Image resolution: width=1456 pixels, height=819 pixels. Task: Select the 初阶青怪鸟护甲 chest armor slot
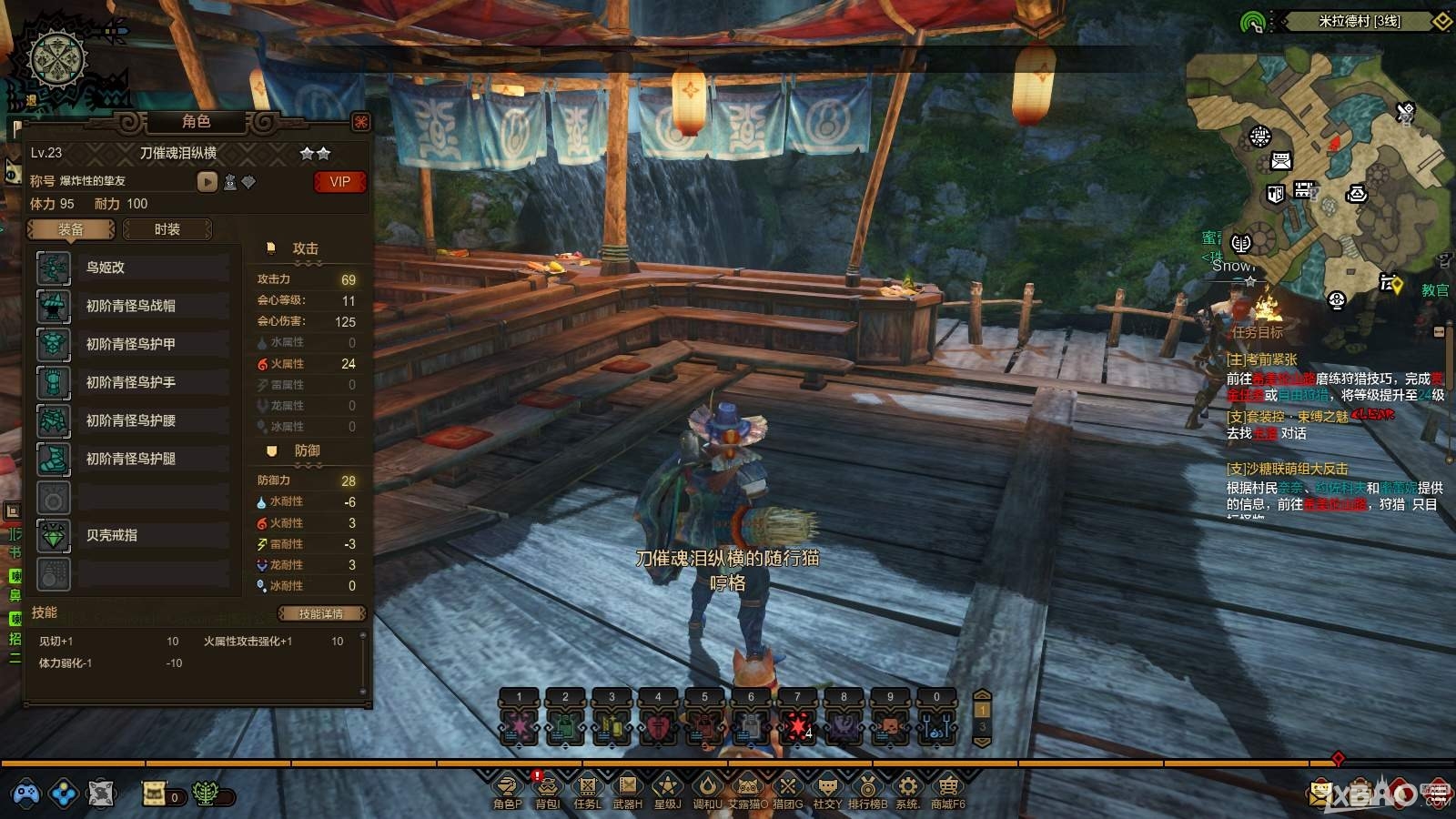[132, 344]
